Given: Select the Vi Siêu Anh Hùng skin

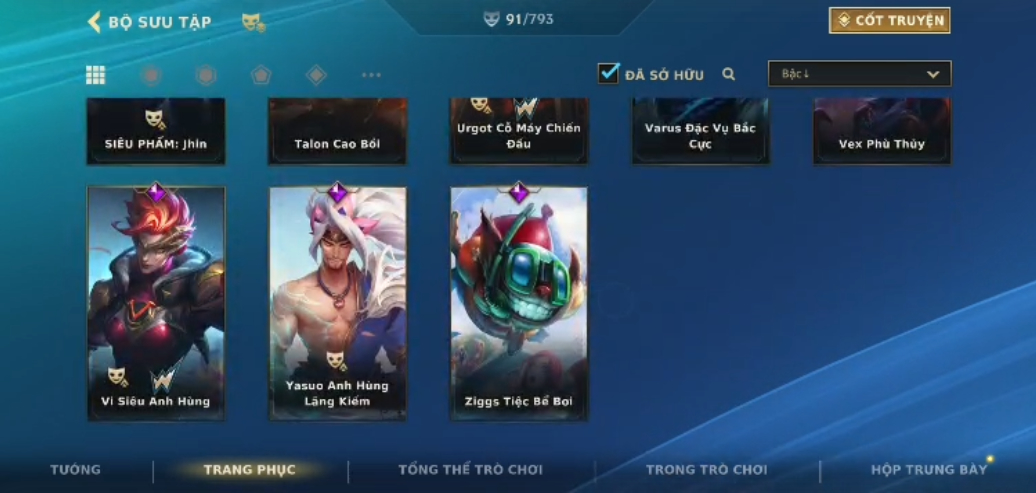Looking at the screenshot, I should (156, 302).
